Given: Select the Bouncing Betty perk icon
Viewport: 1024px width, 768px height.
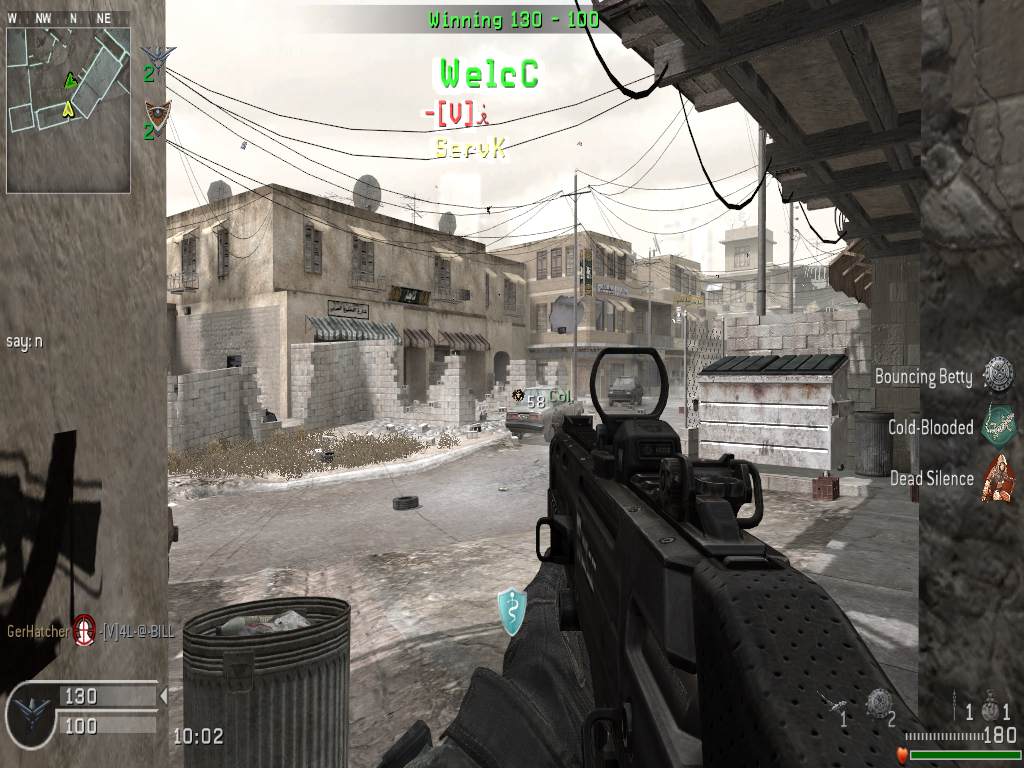Looking at the screenshot, I should tap(997, 375).
